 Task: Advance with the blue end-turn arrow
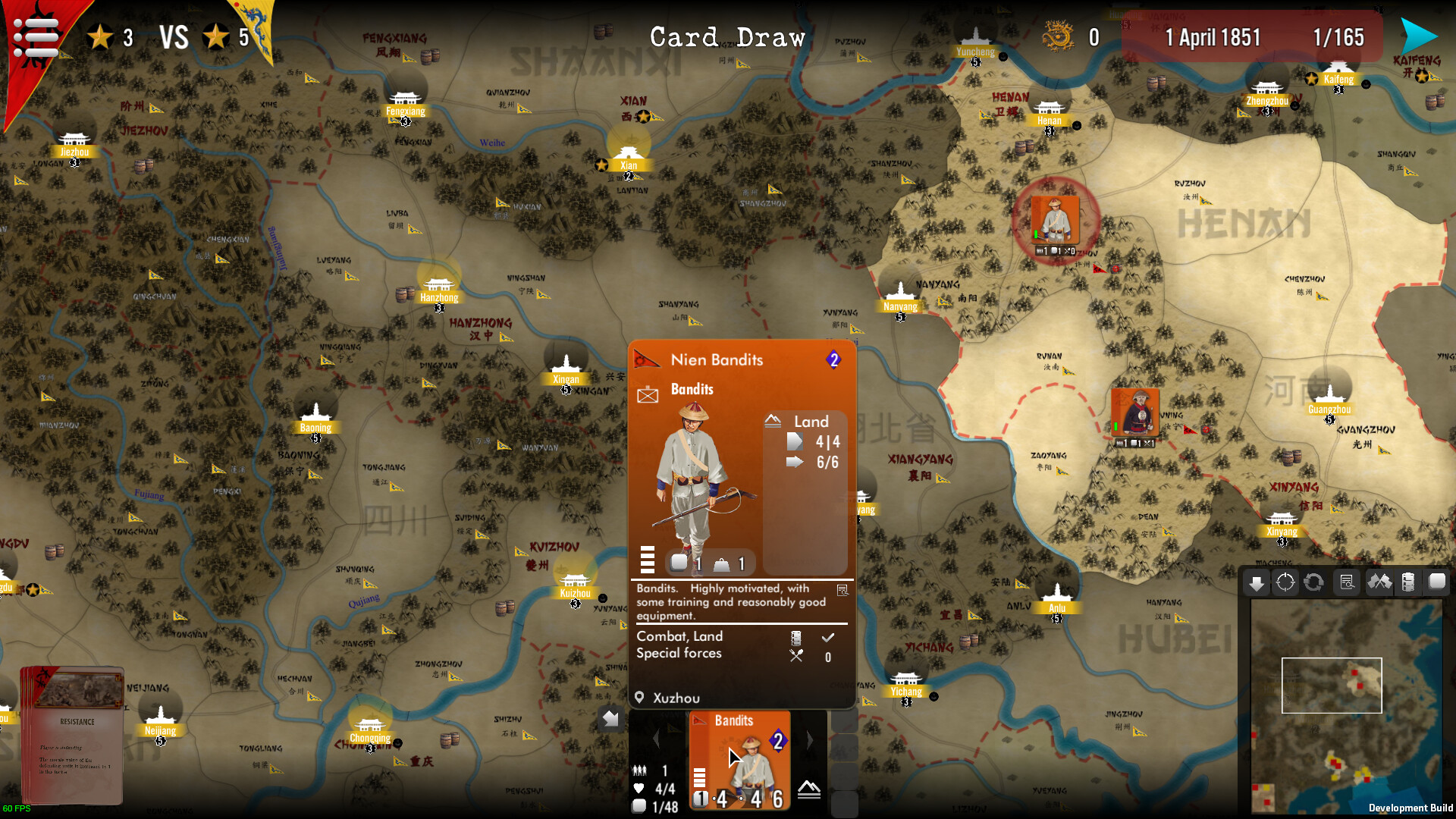[x=1418, y=35]
